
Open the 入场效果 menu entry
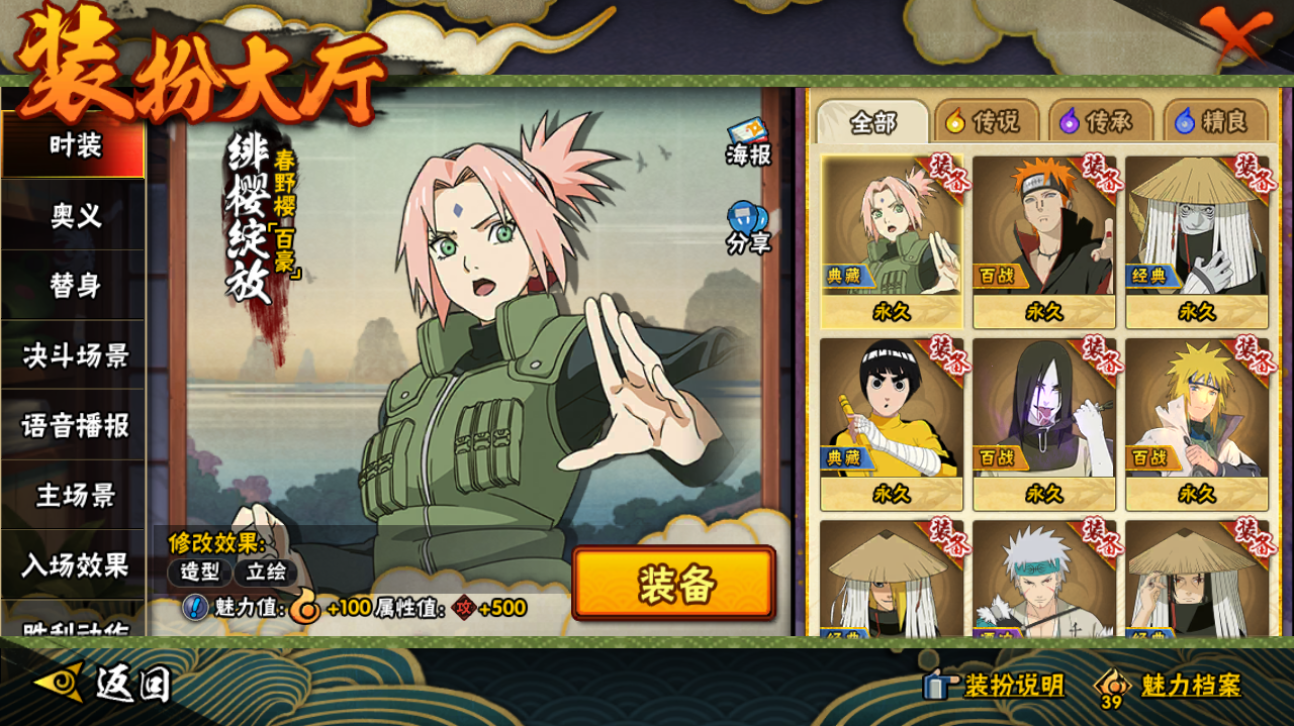point(75,565)
